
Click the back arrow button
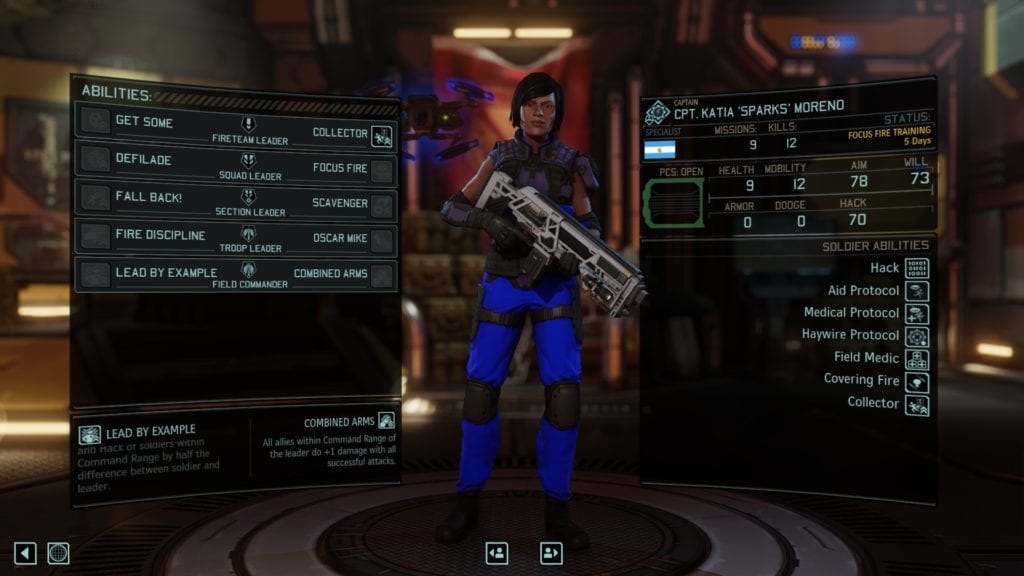25,553
